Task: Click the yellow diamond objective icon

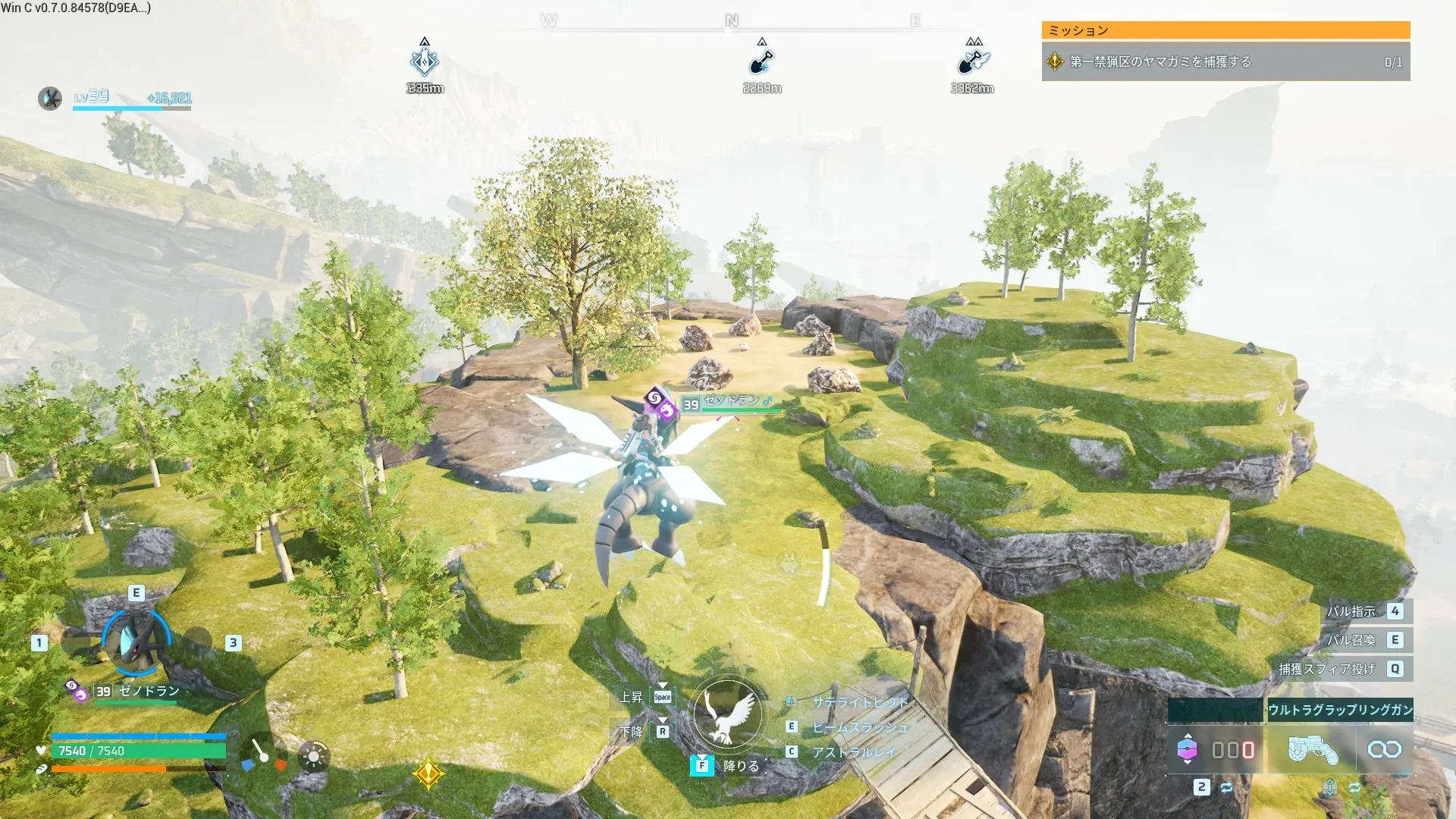Action: coord(428,773)
